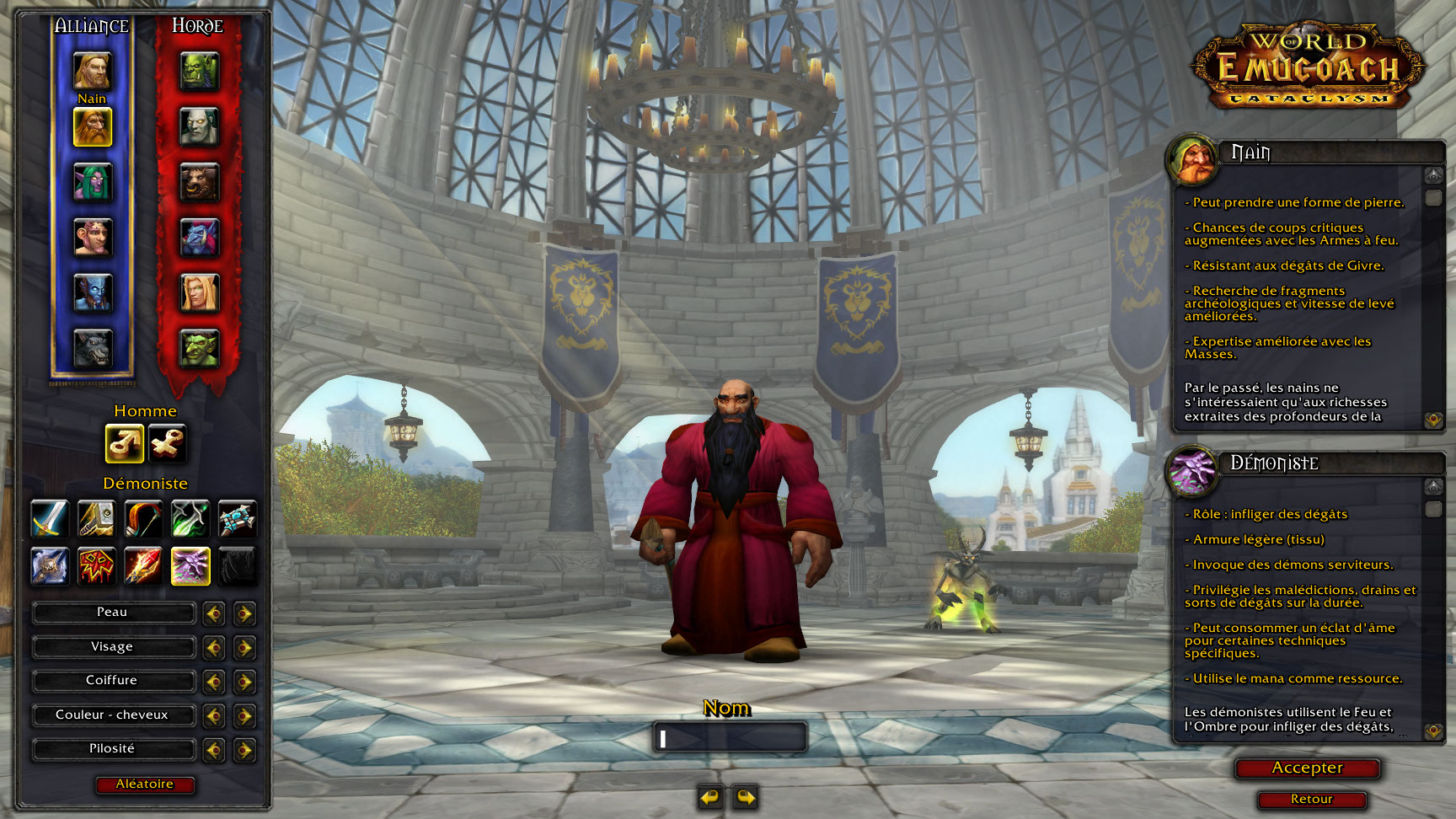
Task: Choose the Human race portrait
Action: point(92,71)
